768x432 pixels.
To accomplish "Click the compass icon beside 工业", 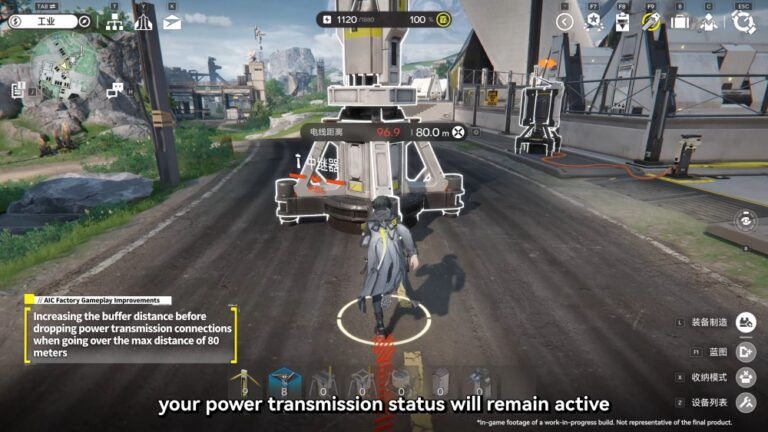I will click(x=84, y=21).
